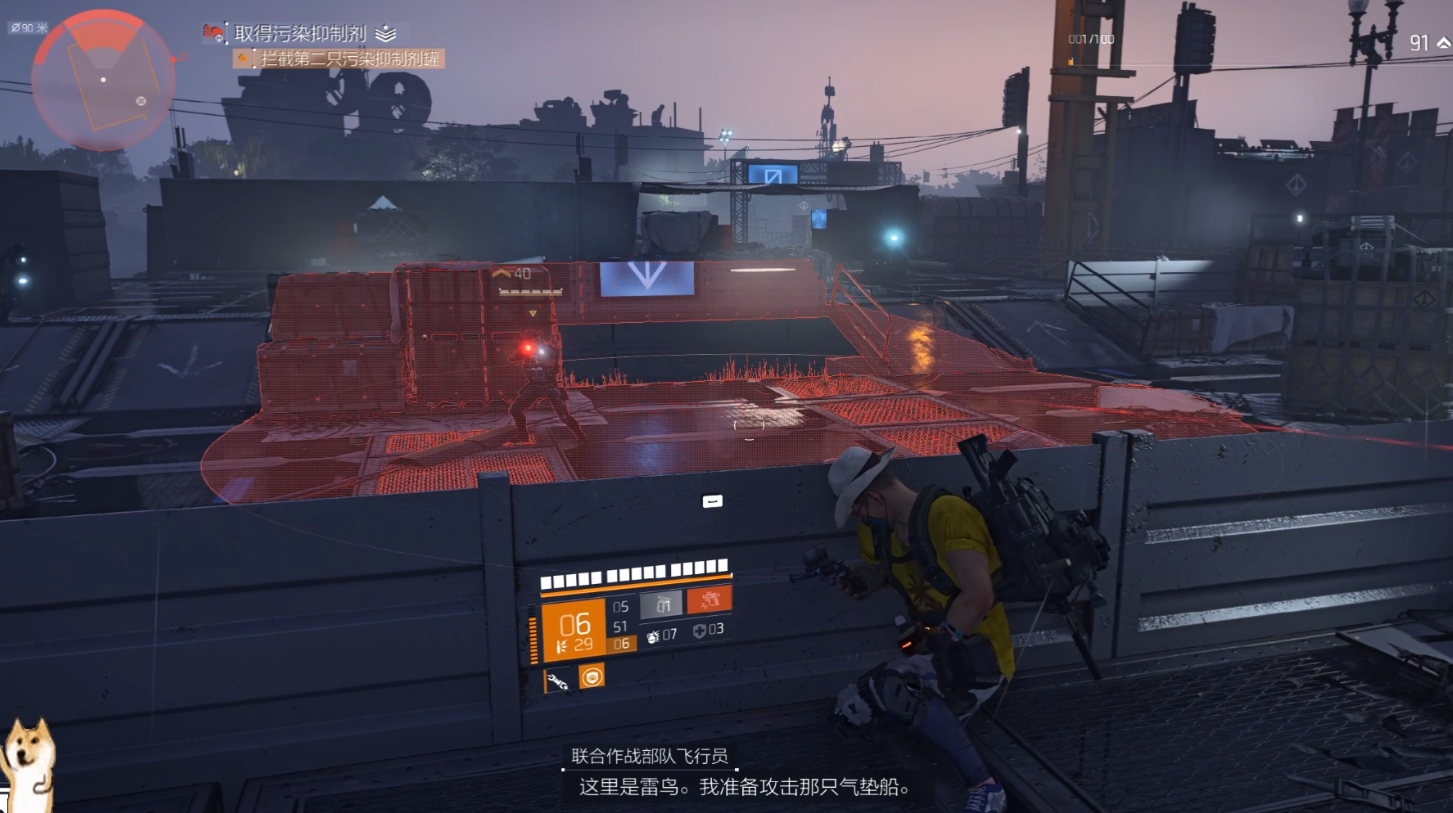The width and height of the screenshot is (1453, 813).
Task: Select the grenade icon
Action: click(x=655, y=634)
